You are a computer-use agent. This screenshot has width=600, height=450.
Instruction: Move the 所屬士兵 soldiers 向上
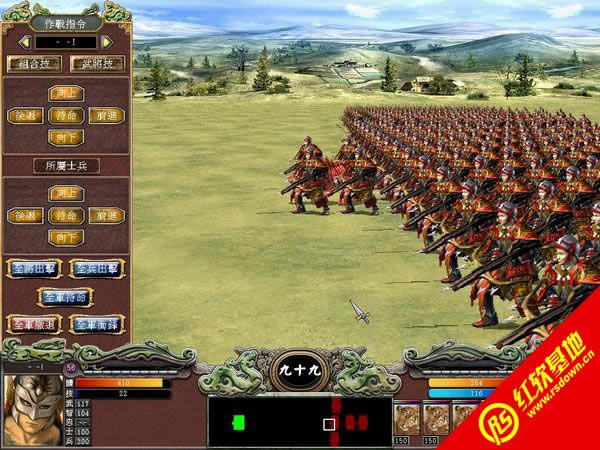pyautogui.click(x=64, y=193)
